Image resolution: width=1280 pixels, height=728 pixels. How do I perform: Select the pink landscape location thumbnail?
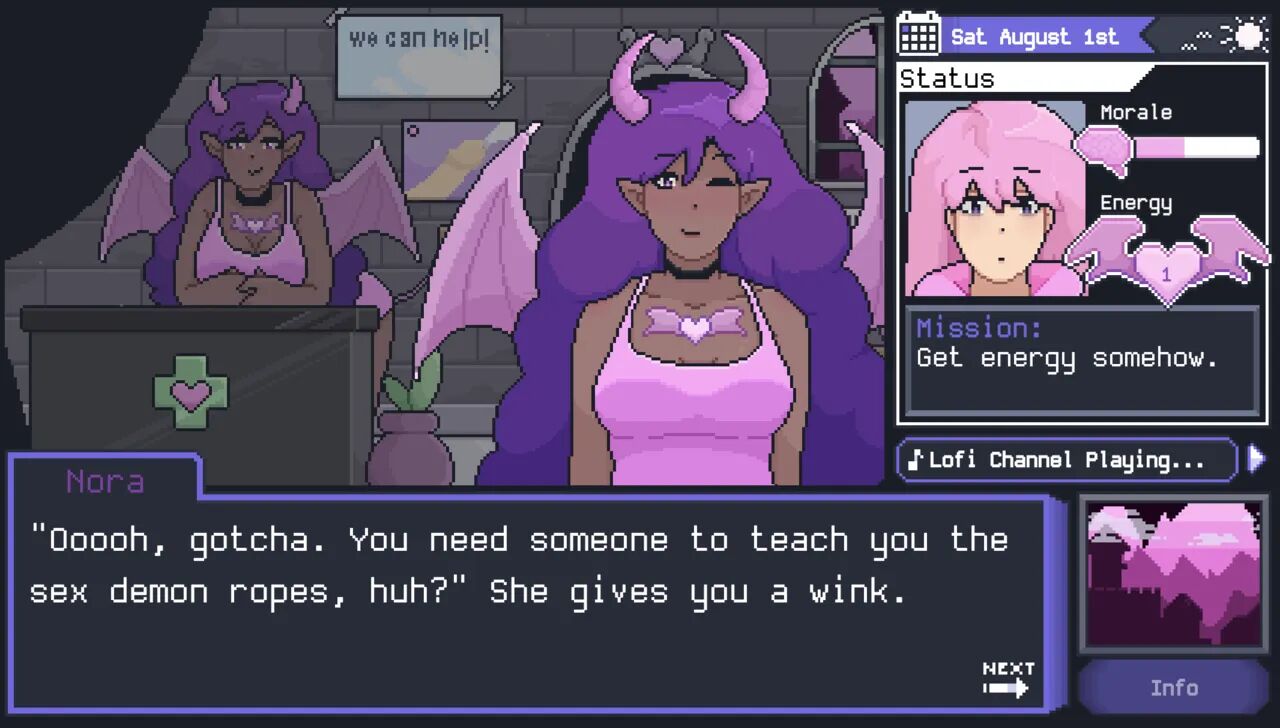click(1173, 574)
